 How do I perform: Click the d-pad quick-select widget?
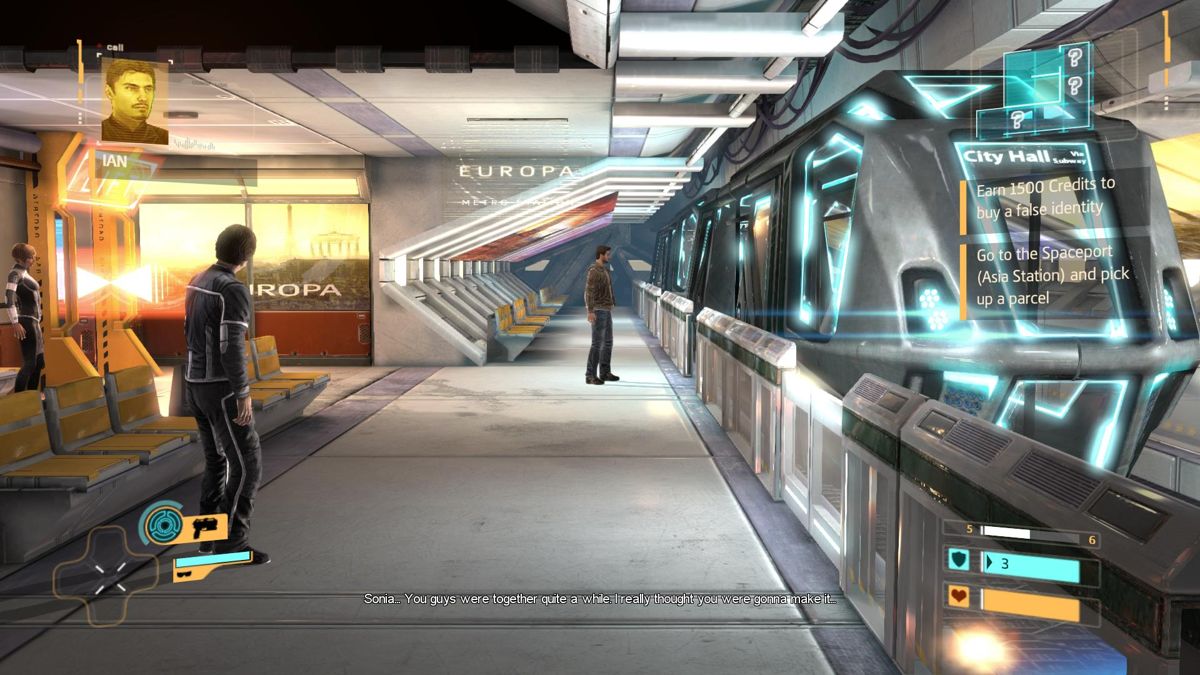(x=106, y=575)
